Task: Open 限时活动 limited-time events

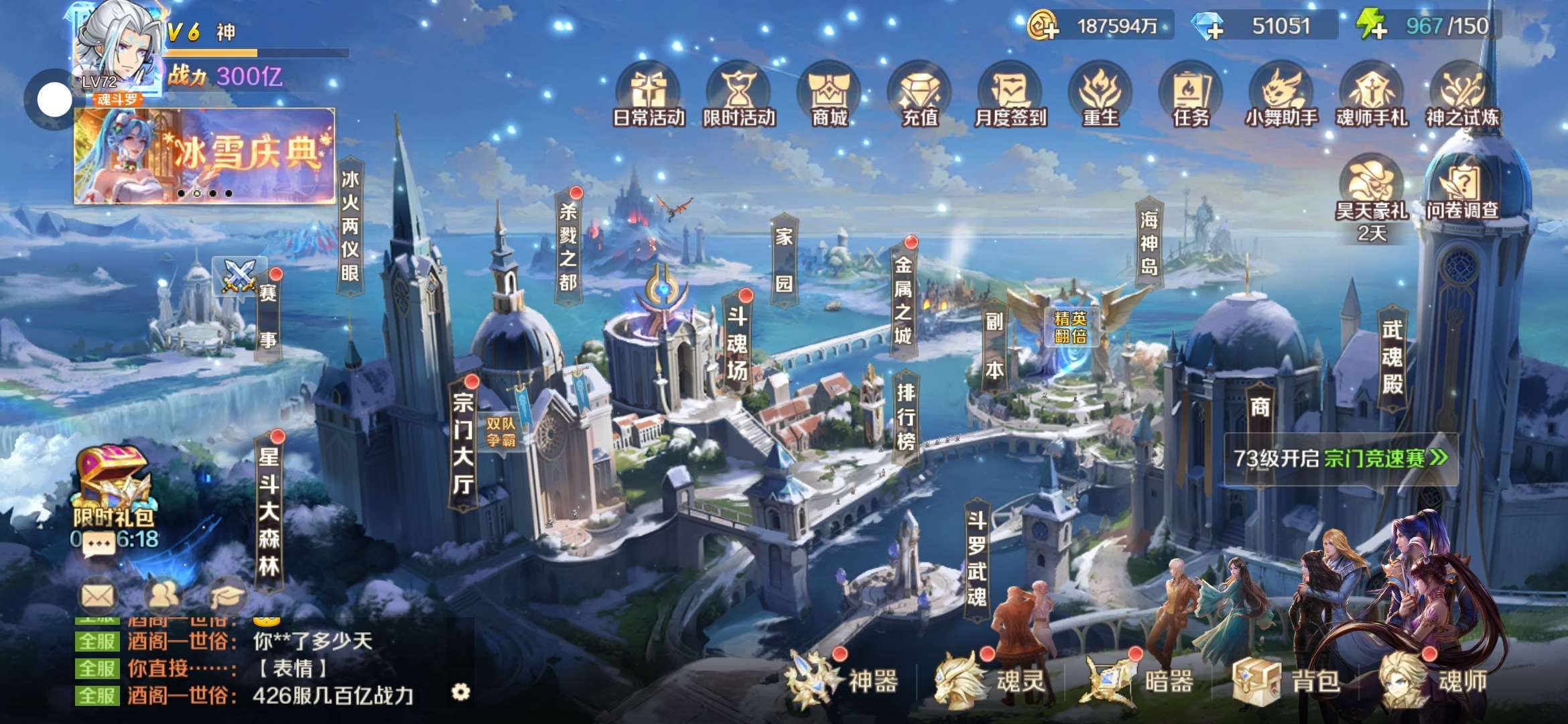Action: click(x=738, y=96)
